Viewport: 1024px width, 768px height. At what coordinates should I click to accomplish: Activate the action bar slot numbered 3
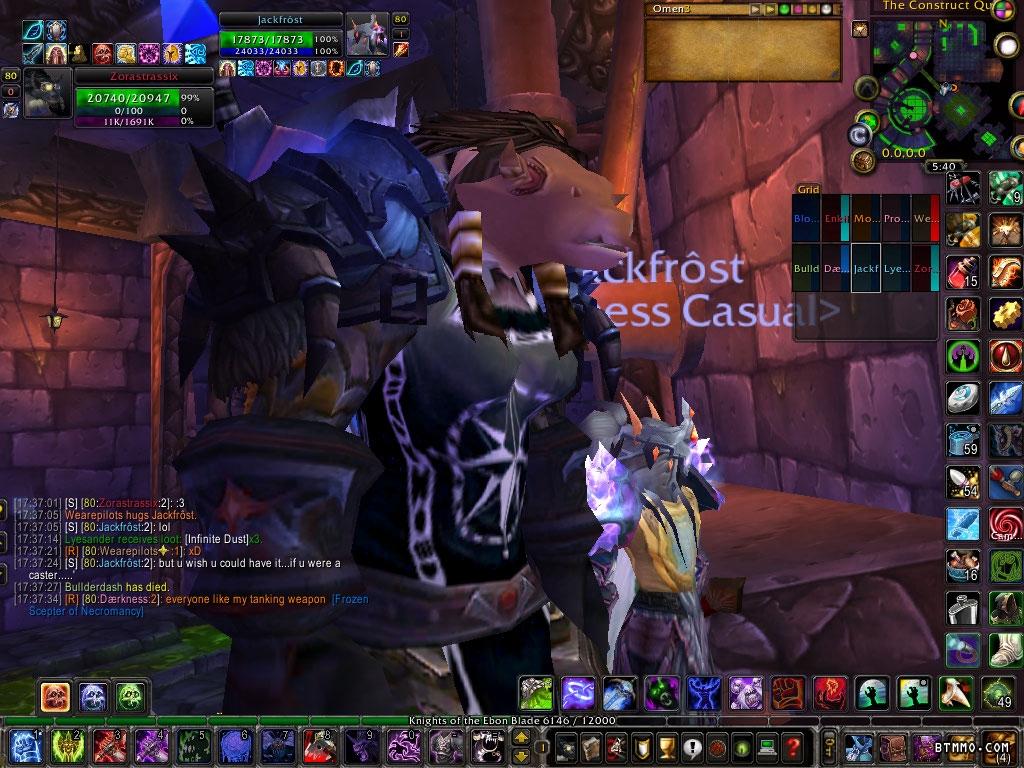pyautogui.click(x=107, y=746)
